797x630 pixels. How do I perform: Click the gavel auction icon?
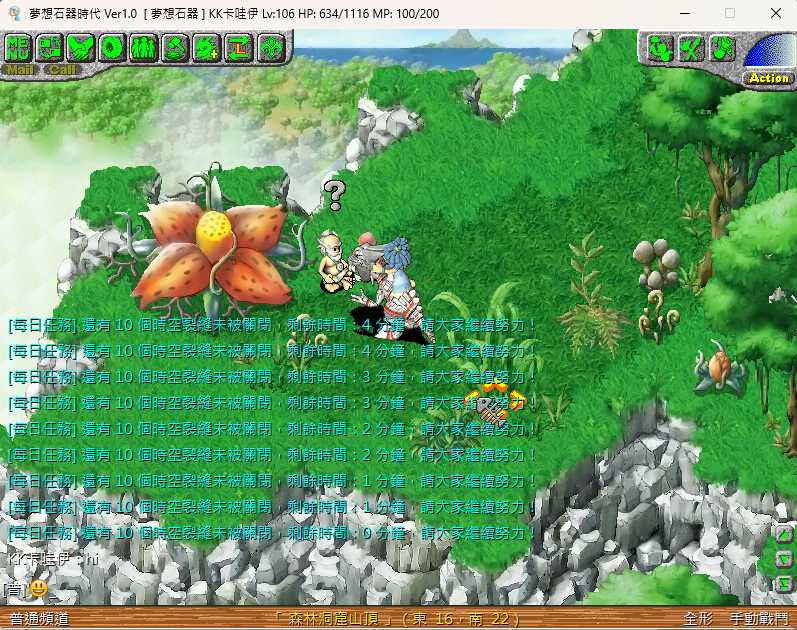point(175,47)
